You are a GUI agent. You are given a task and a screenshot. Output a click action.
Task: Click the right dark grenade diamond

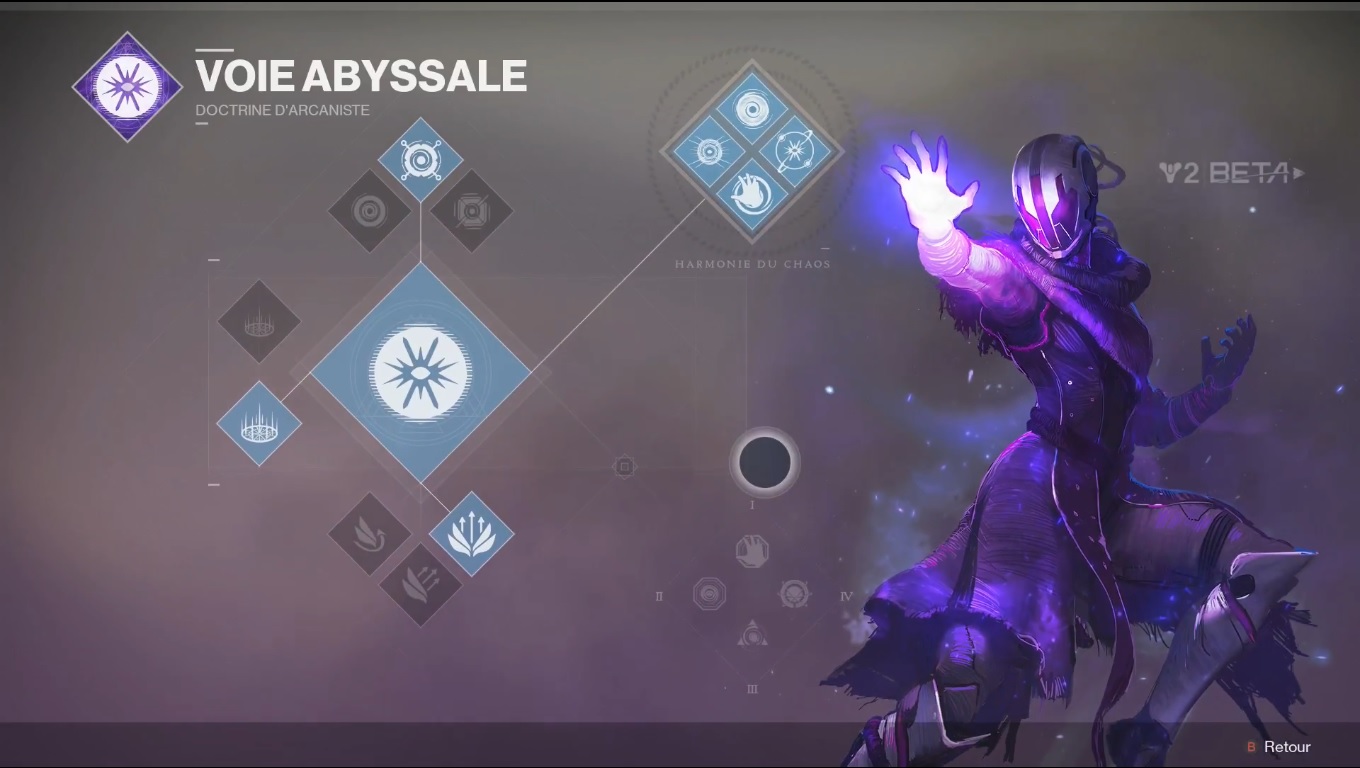470,211
